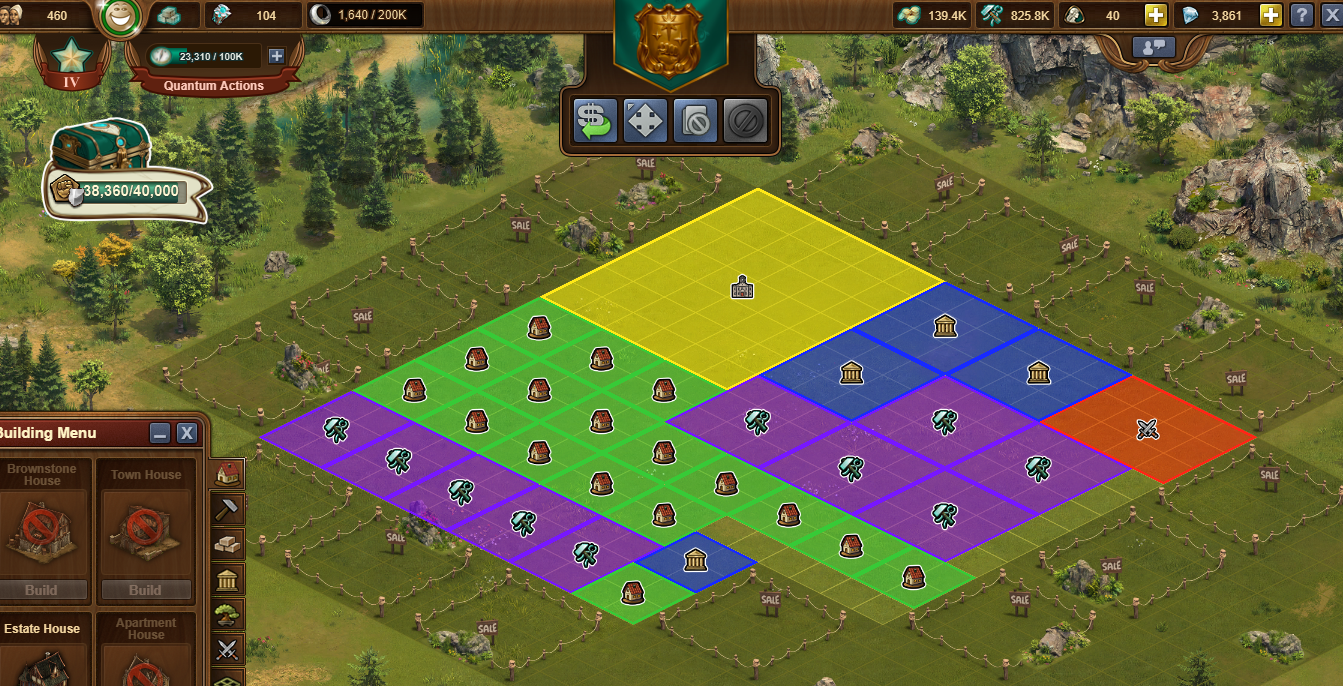
Task: Buy diamonds with the plus button
Action: pyautogui.click(x=1271, y=15)
